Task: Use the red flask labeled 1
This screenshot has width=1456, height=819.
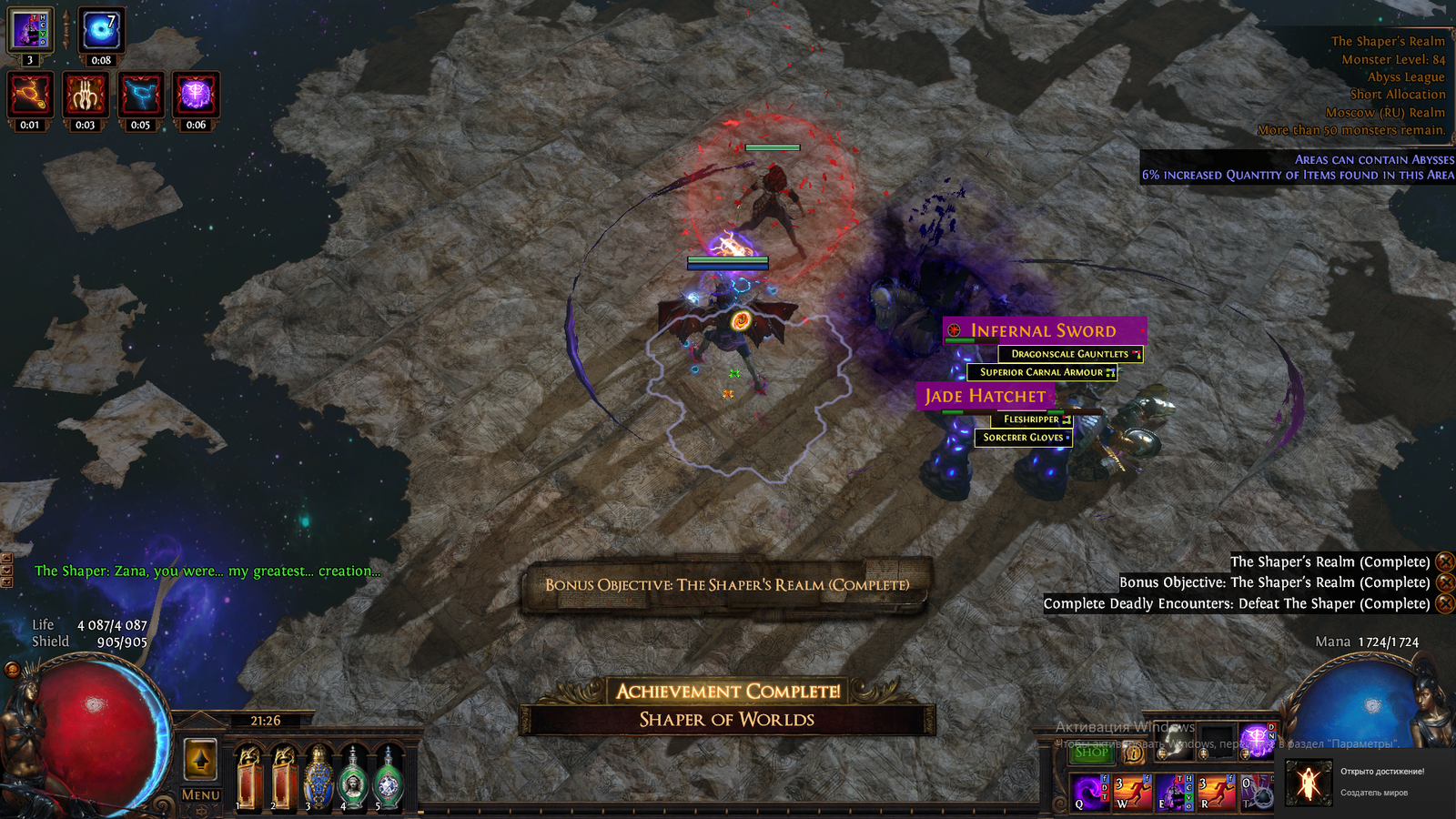Action: [x=248, y=778]
